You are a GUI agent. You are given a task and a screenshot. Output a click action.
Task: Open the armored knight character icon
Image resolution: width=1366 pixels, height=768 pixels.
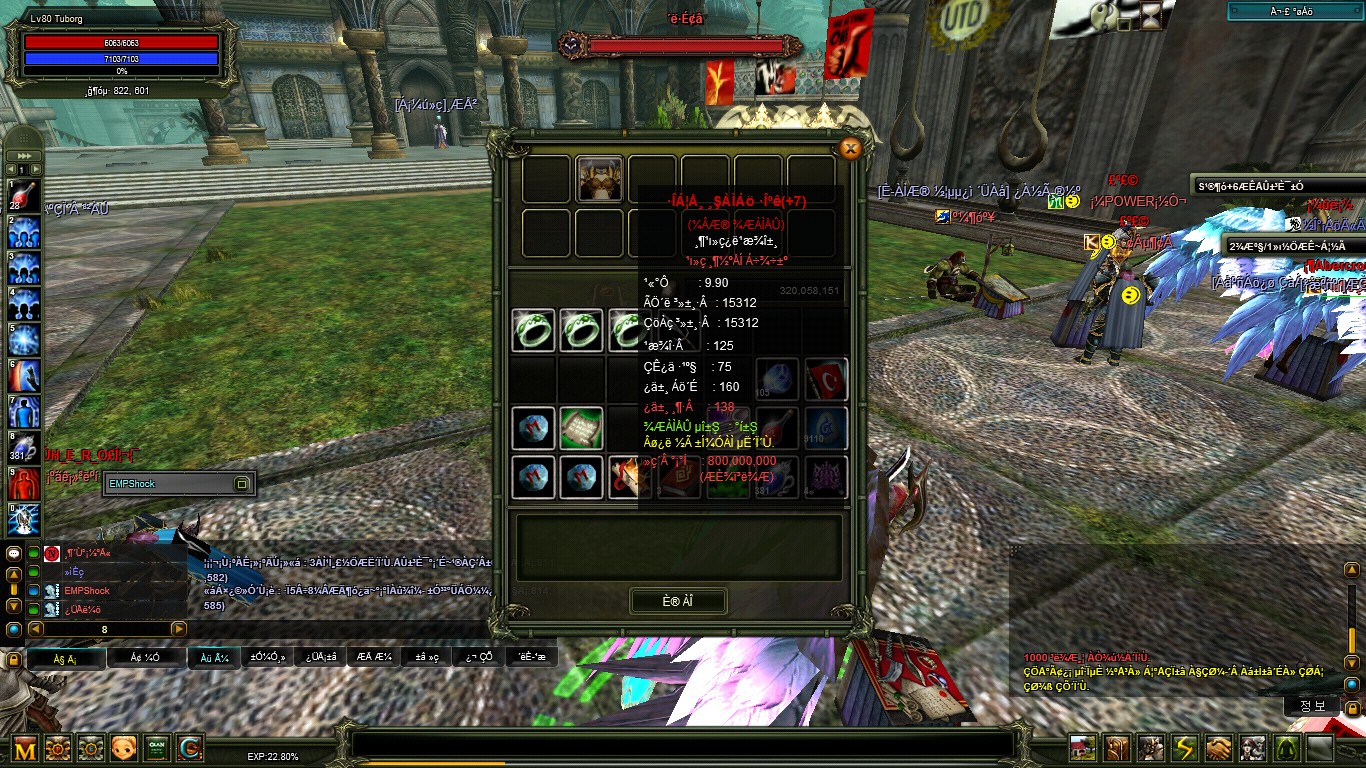coord(1150,748)
